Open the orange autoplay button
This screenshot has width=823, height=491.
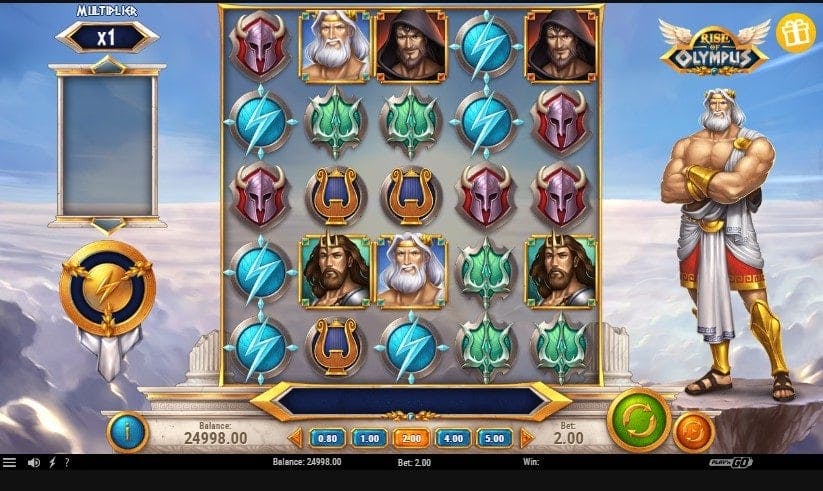[x=693, y=432]
